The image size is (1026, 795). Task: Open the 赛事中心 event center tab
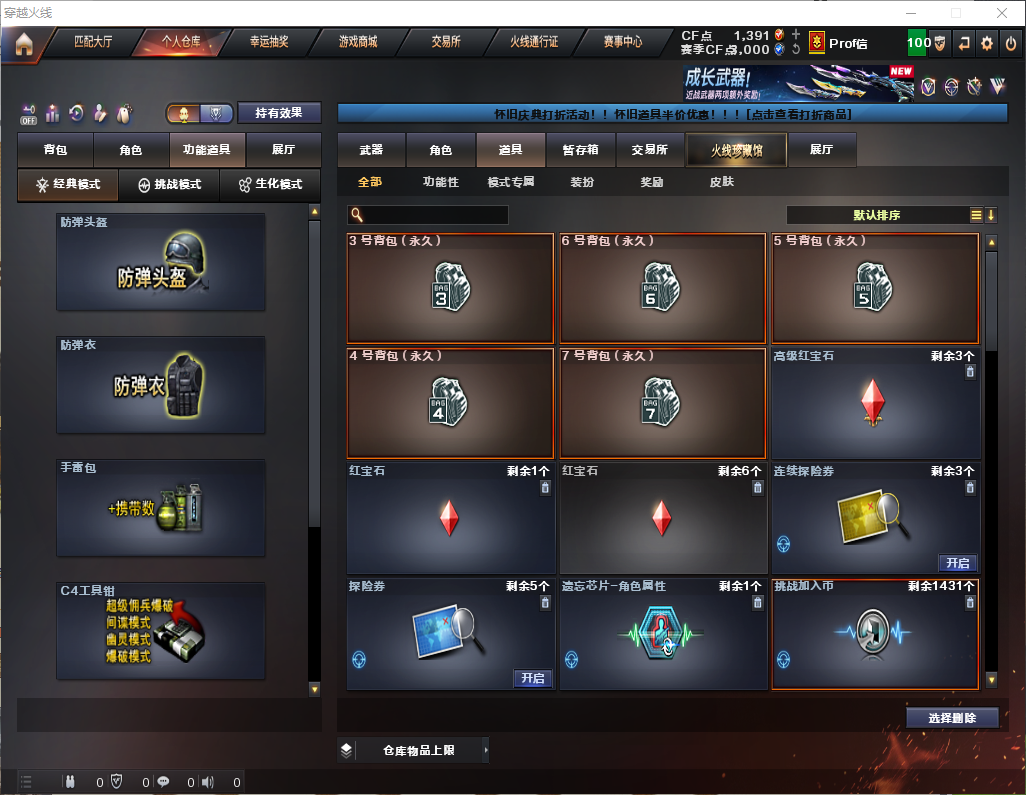pos(623,42)
